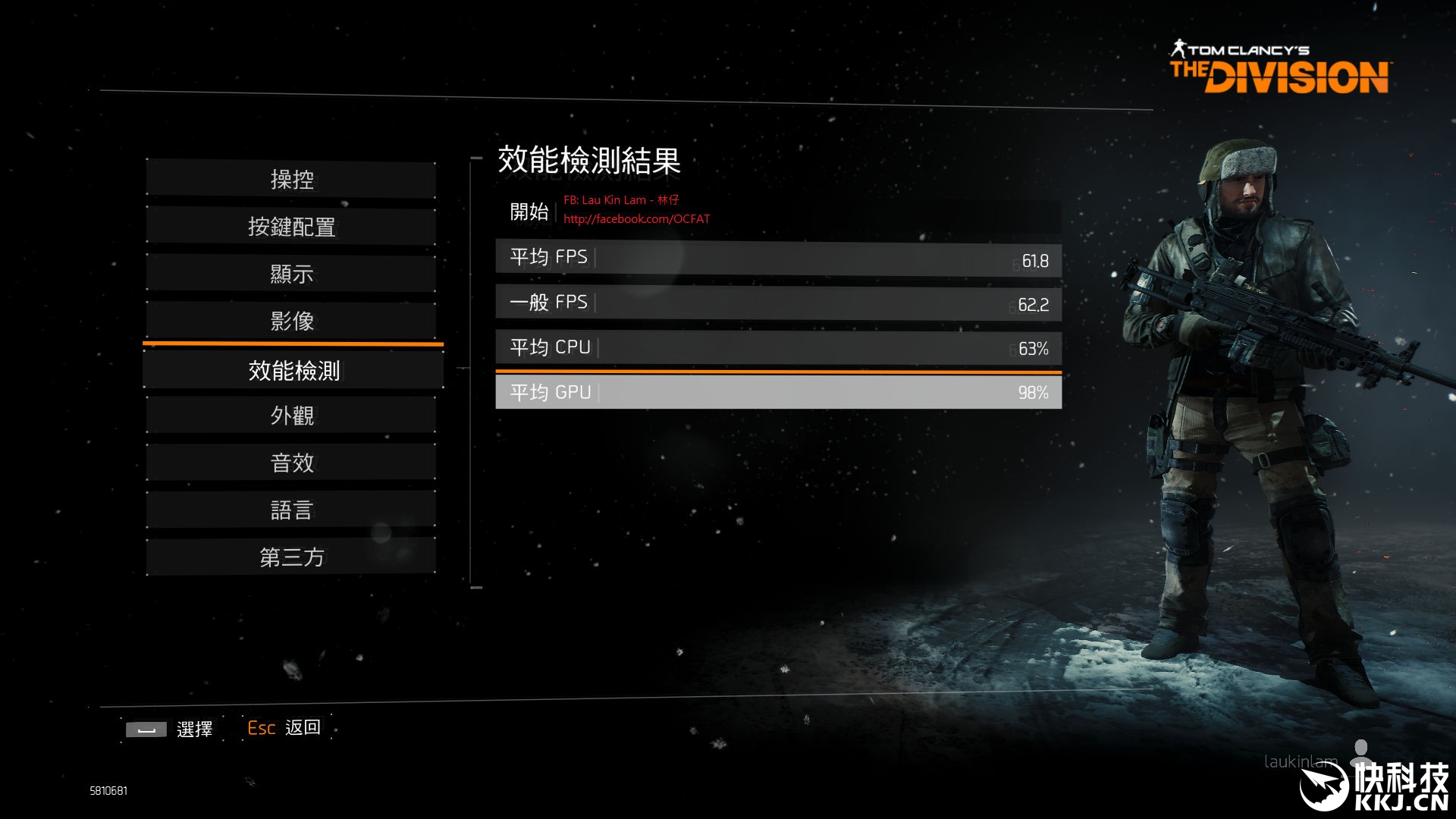Click the 平均 FPS result row
This screenshot has height=819, width=1456.
(778, 258)
